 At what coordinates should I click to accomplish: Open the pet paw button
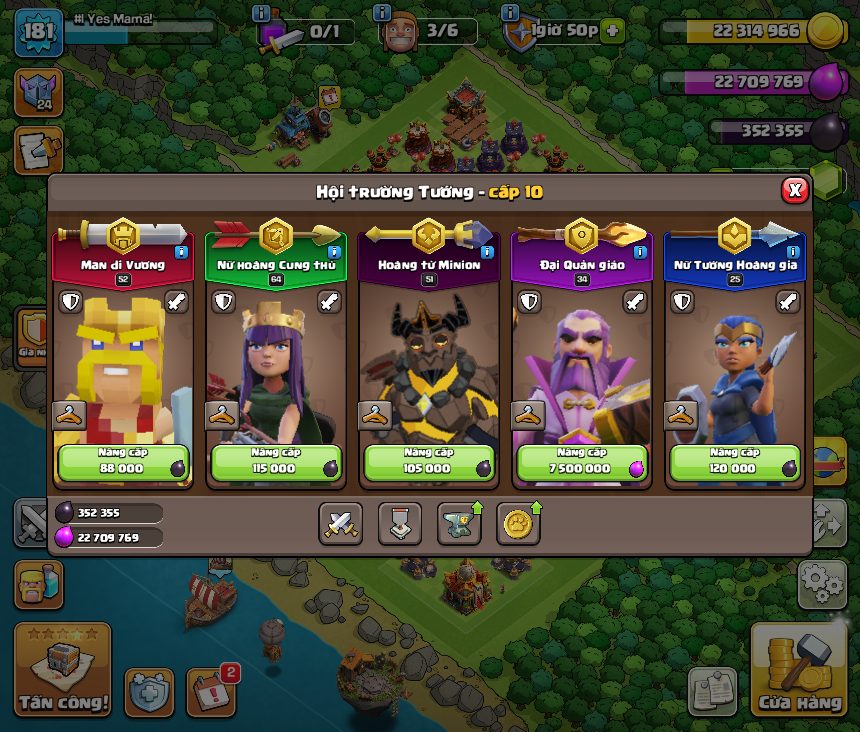point(518,523)
